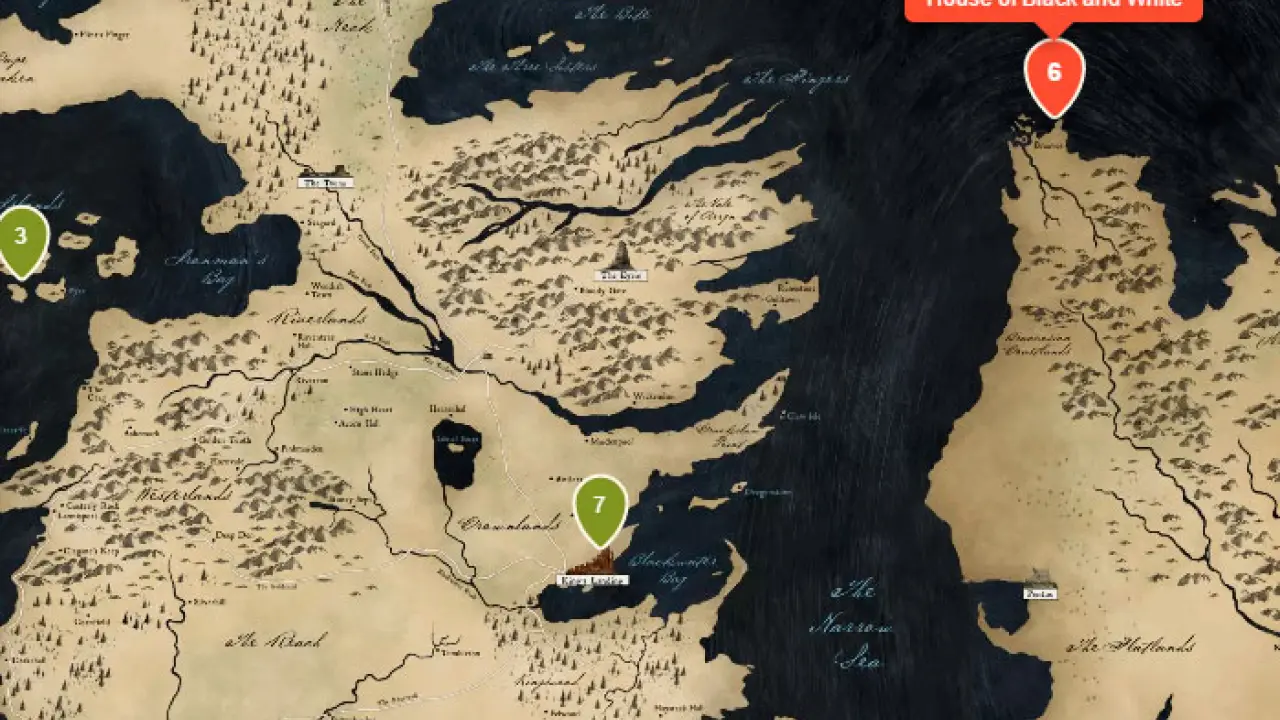This screenshot has height=720, width=1280.
Task: Click the House of Black and White tooltip
Action: (x=1053, y=6)
